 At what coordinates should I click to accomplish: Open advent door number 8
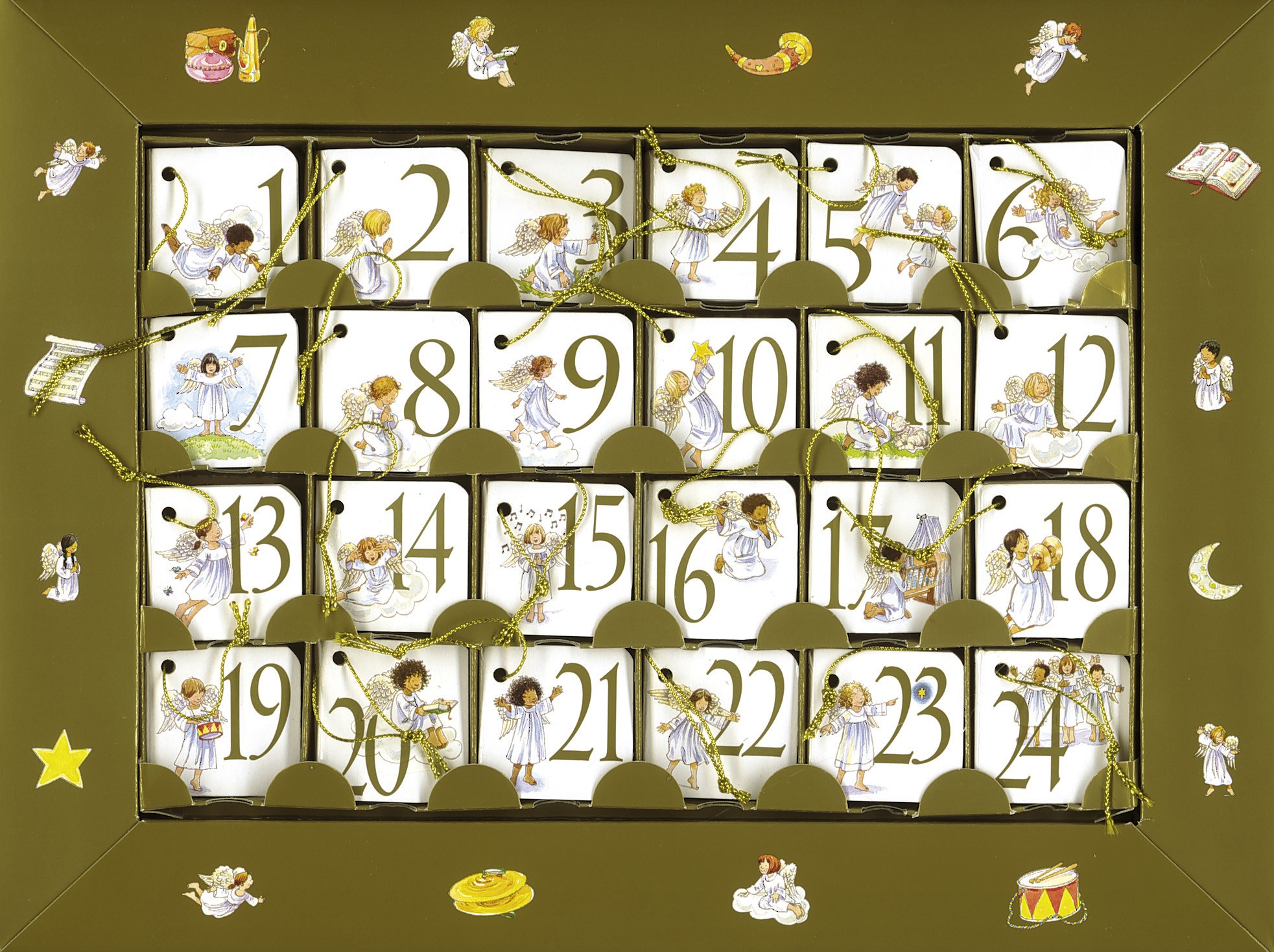(x=394, y=389)
